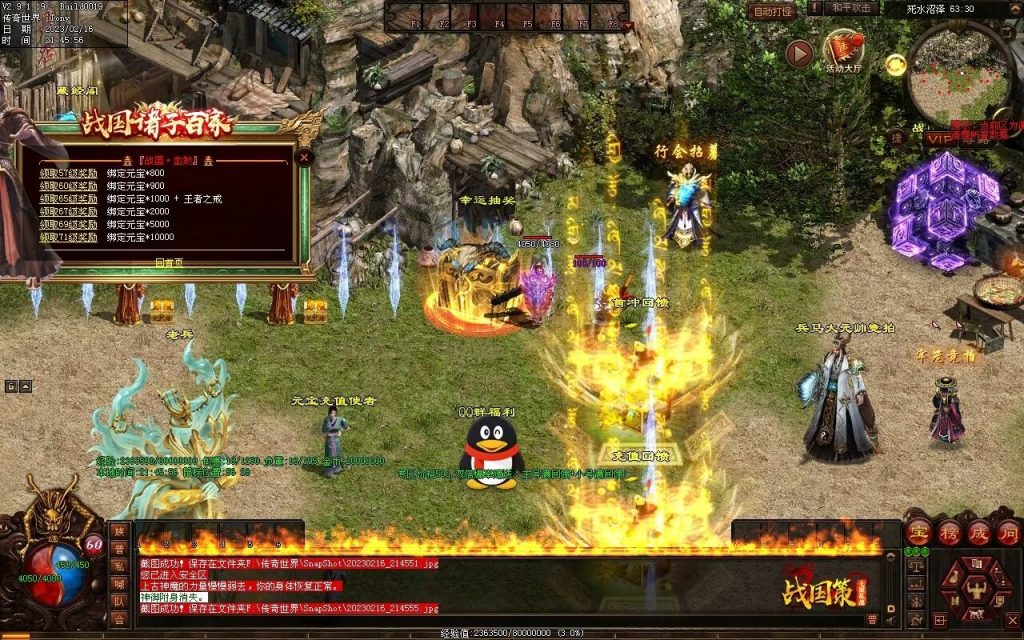Toggle the 自动打怪 auto-fight button
This screenshot has height=640, width=1024.
coord(772,11)
